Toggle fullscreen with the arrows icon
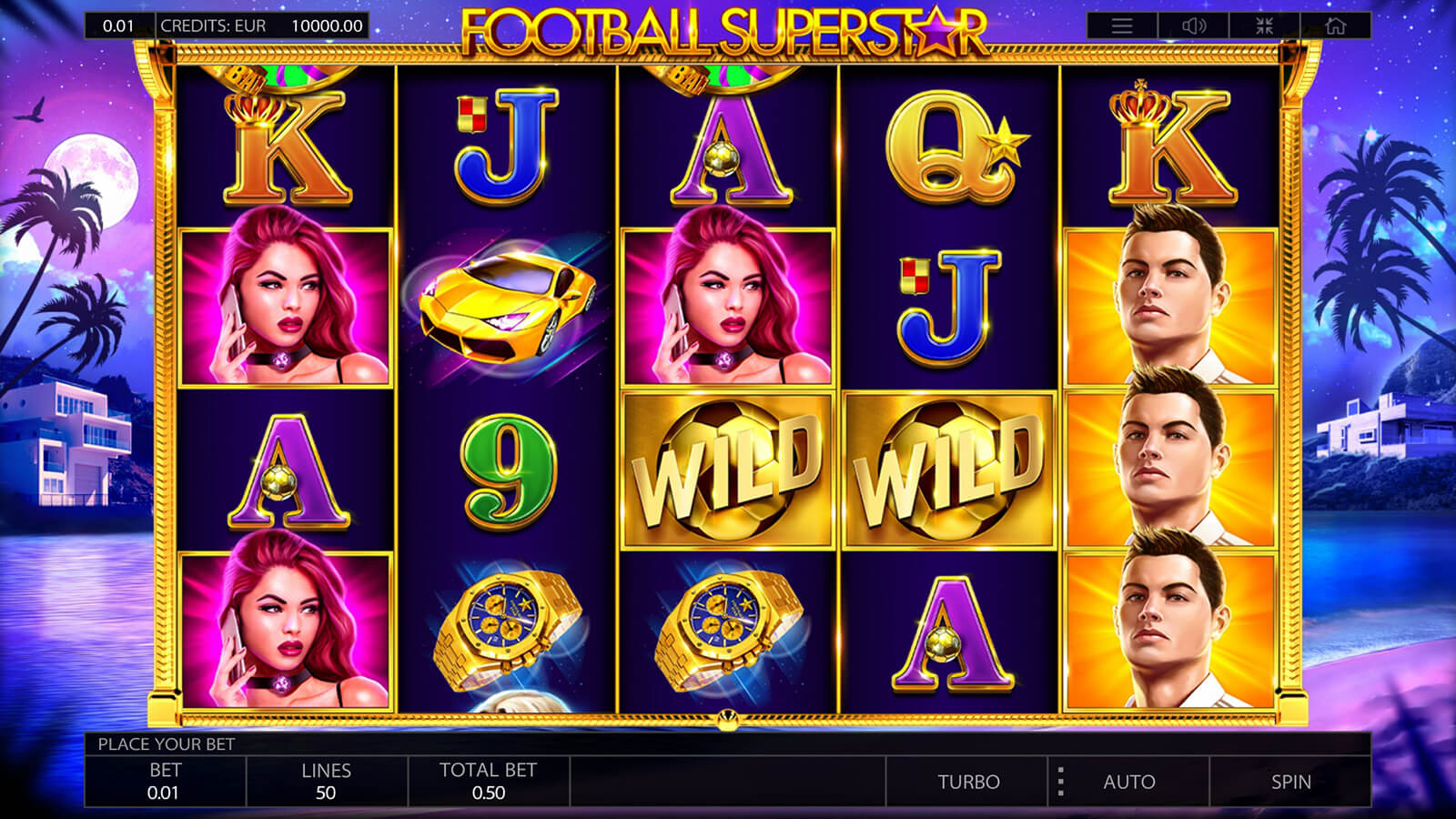 pos(1265,26)
